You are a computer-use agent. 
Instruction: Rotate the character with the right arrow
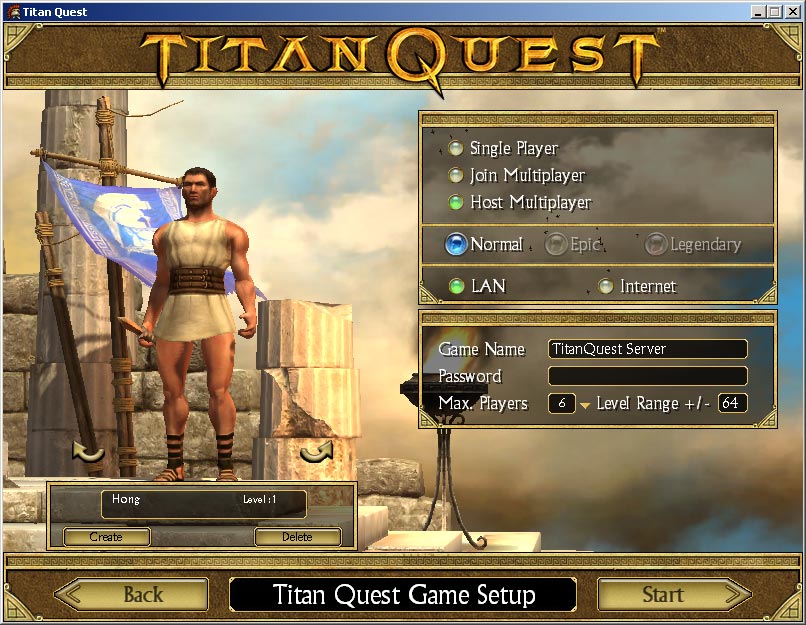pyautogui.click(x=316, y=453)
